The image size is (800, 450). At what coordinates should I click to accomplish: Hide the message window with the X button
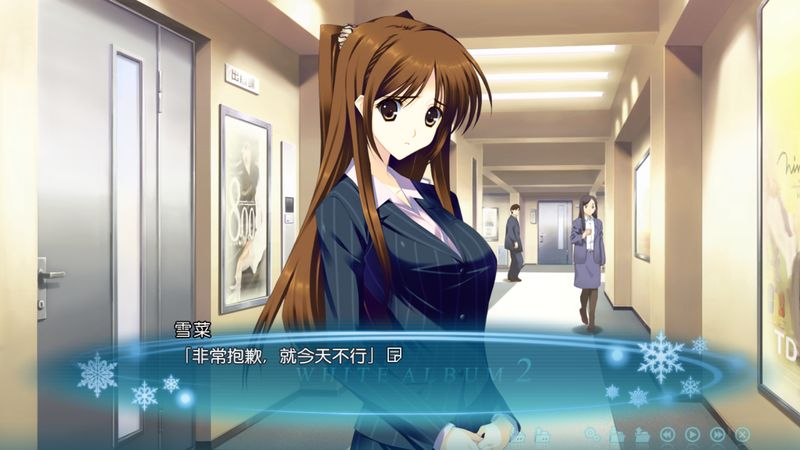point(742,434)
